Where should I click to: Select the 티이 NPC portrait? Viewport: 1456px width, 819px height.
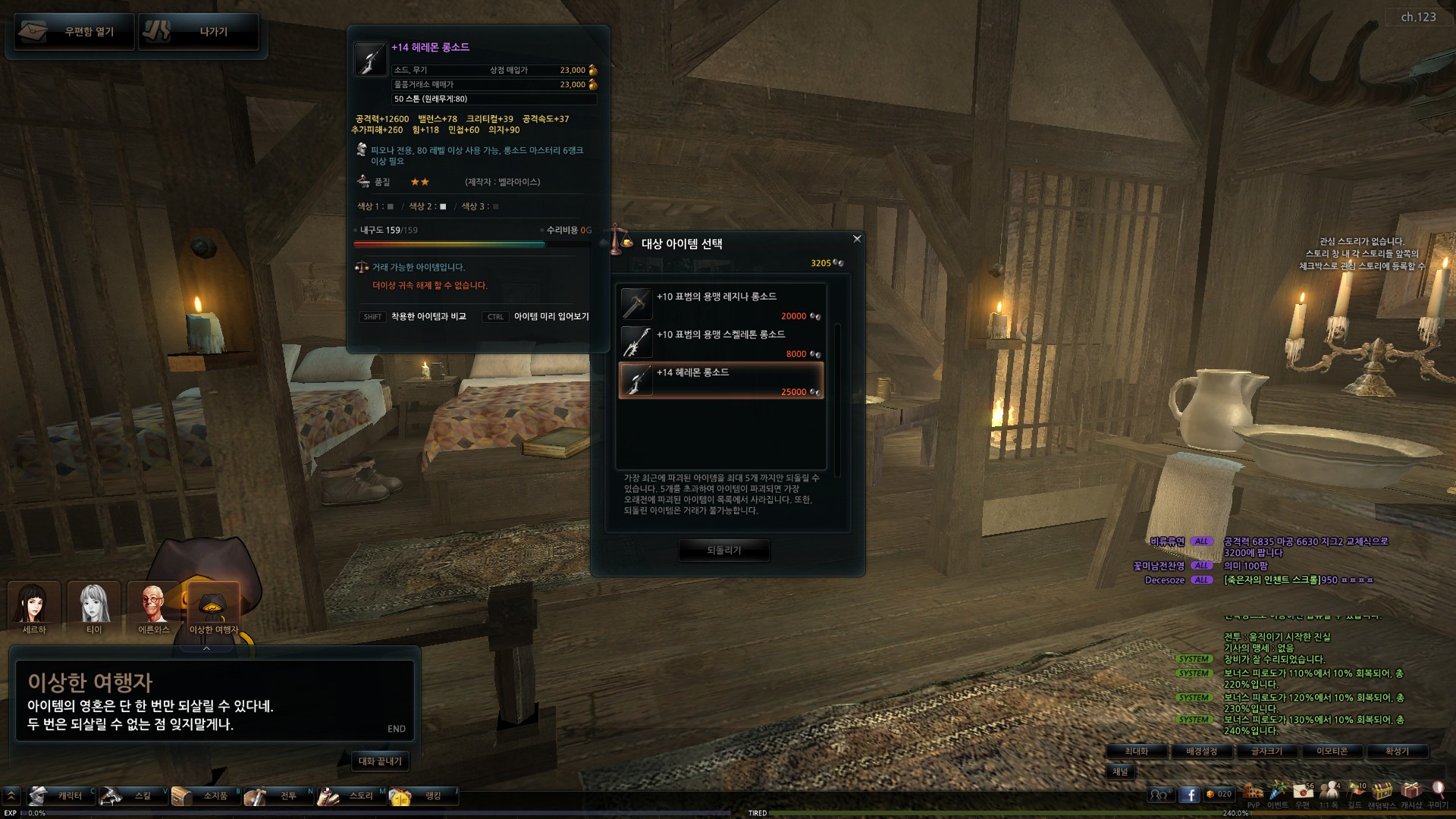pos(94,607)
